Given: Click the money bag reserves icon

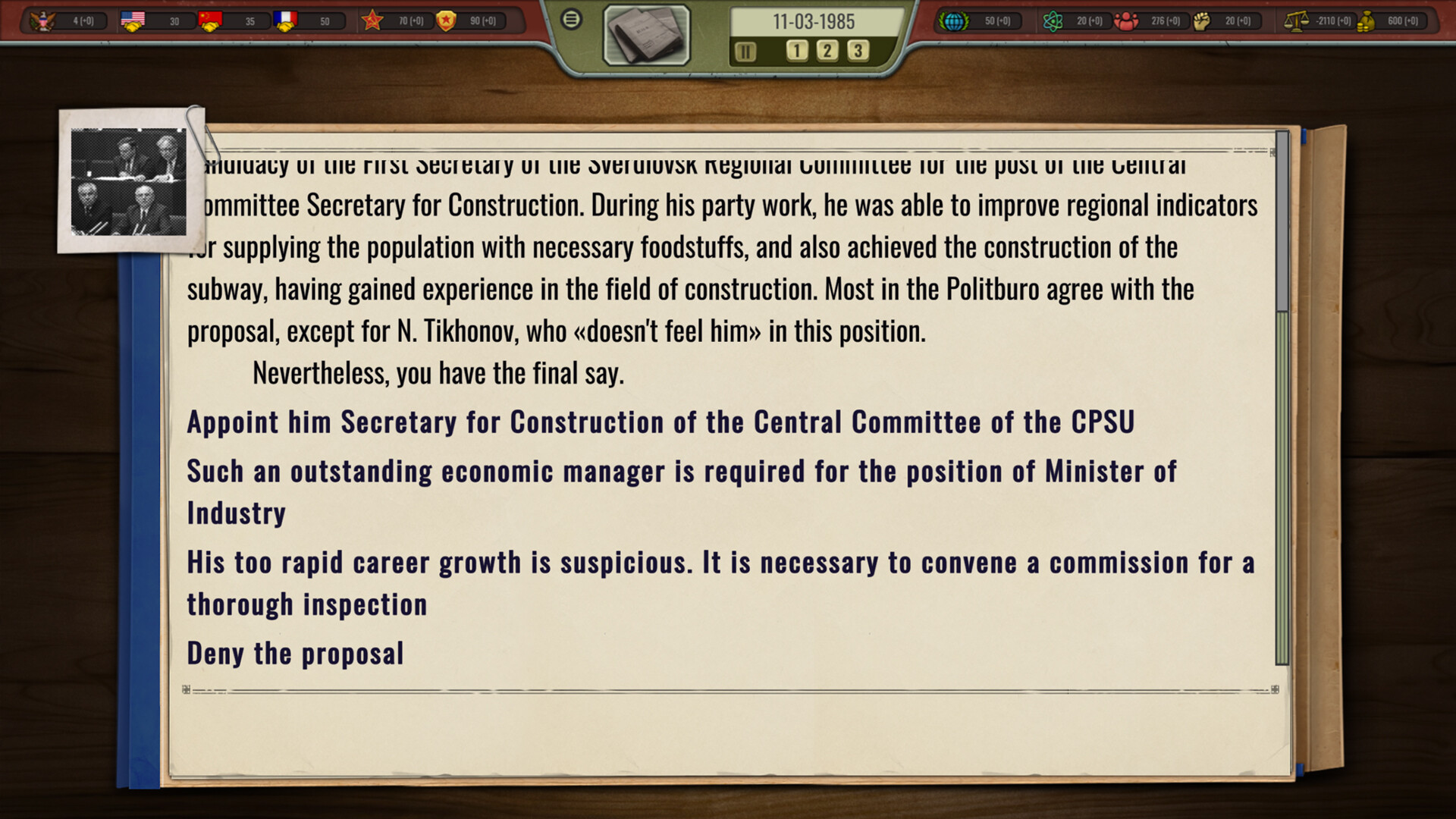Looking at the screenshot, I should coord(1367,20).
